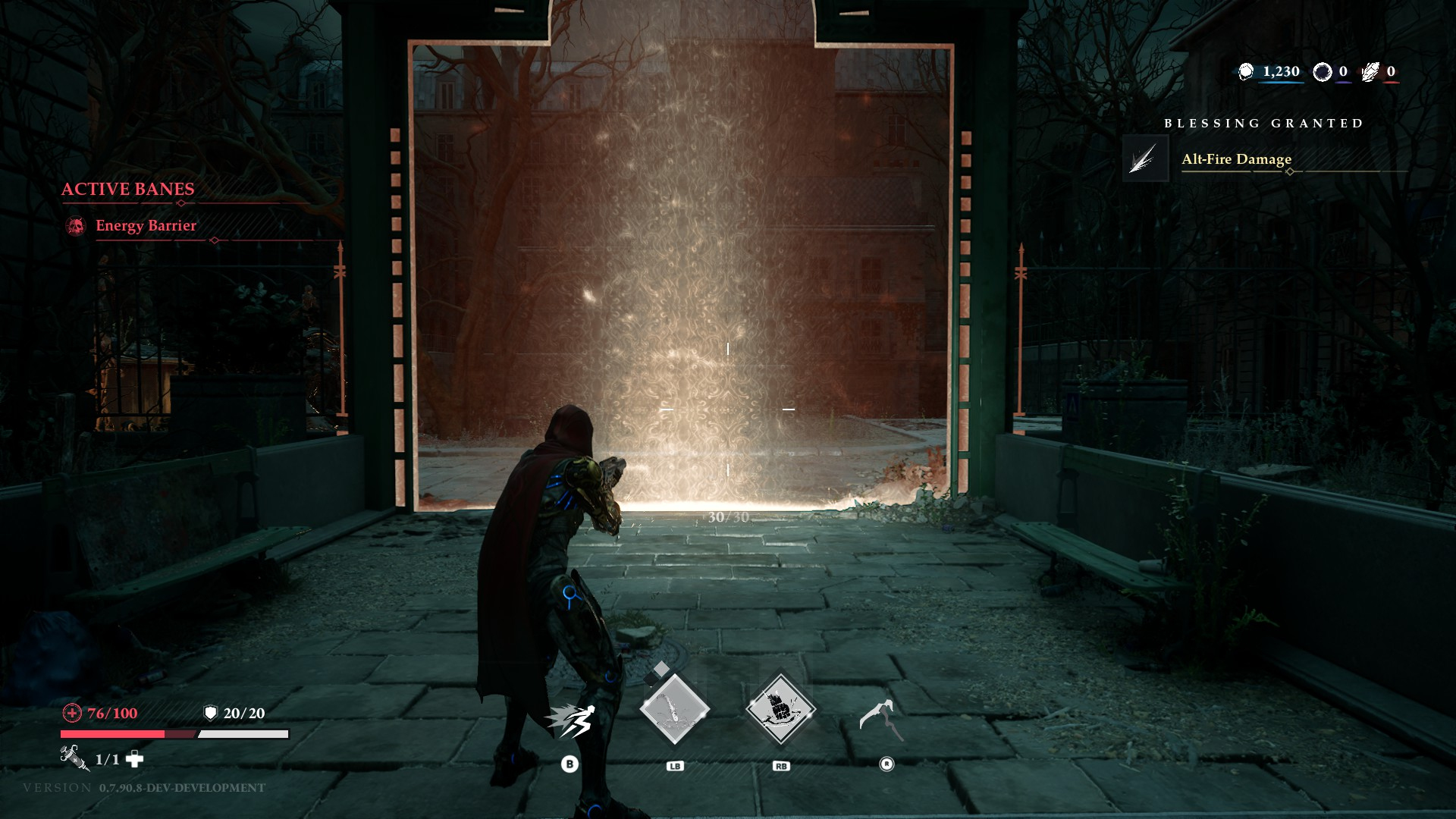Open the Alt-Fire Damage blessing notification
This screenshot has height=819, width=1456.
click(1236, 159)
